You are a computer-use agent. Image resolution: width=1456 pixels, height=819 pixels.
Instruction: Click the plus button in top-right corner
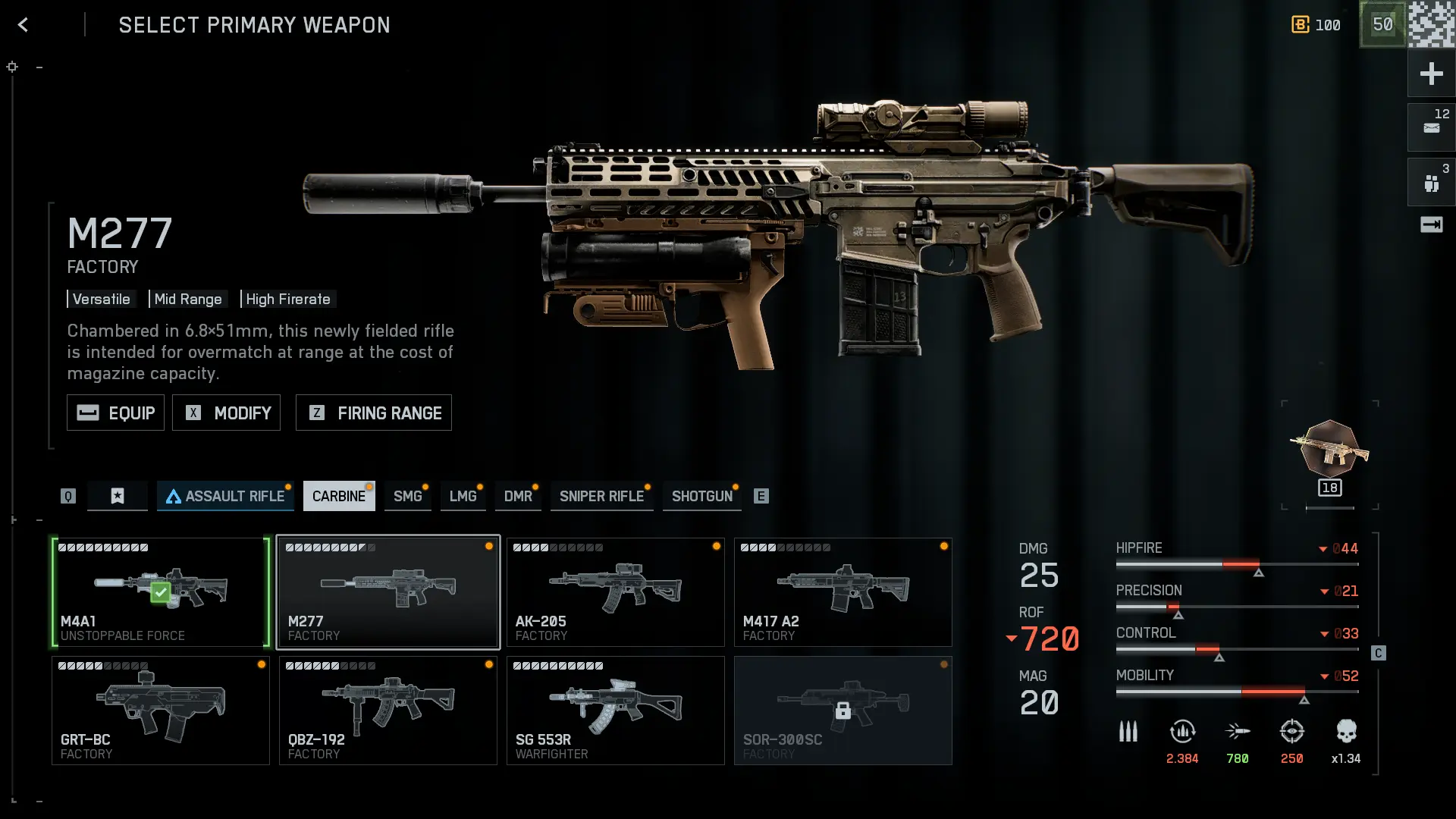[x=1431, y=74]
